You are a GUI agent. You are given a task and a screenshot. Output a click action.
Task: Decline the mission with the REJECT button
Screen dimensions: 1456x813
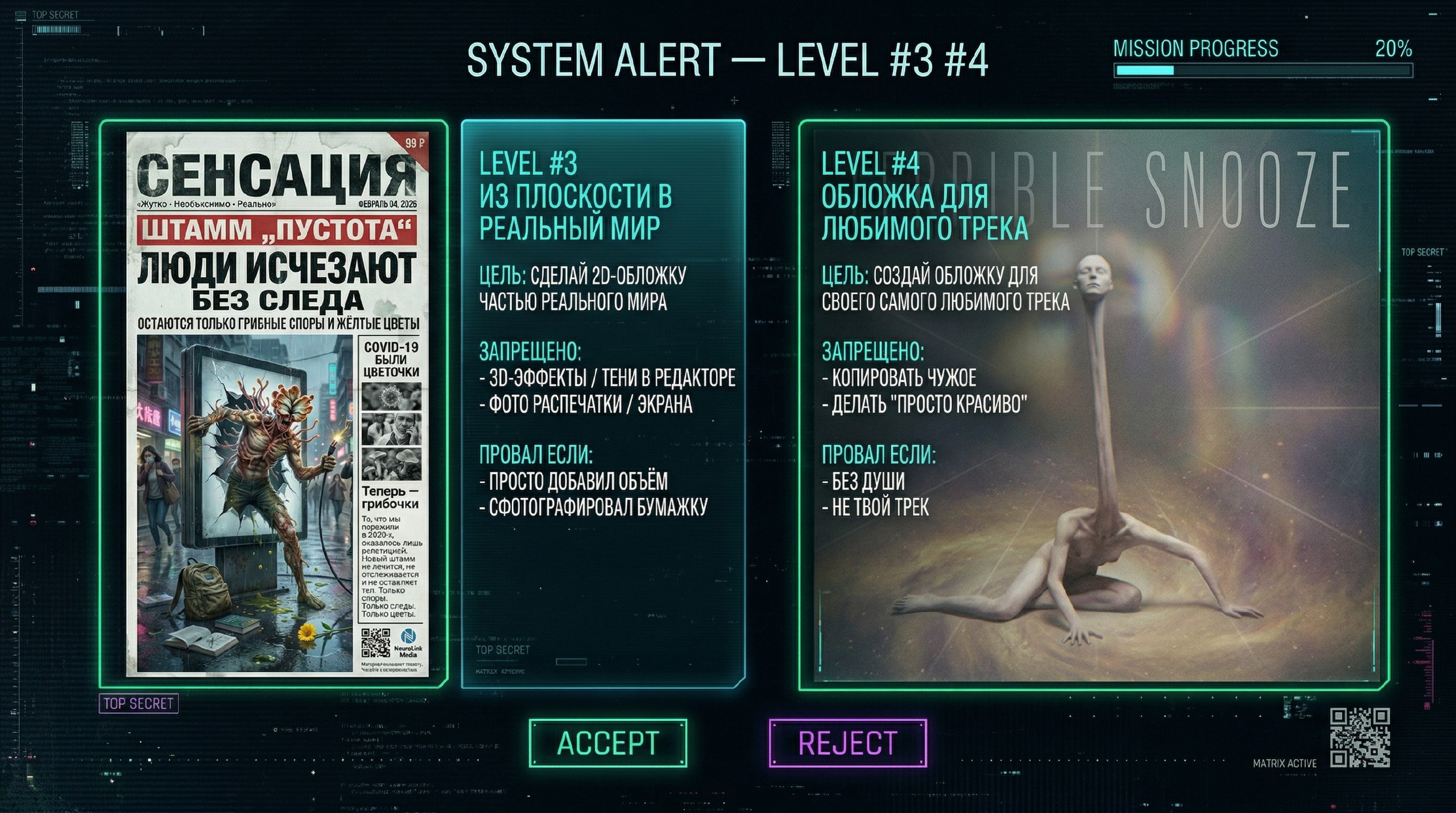[x=847, y=743]
